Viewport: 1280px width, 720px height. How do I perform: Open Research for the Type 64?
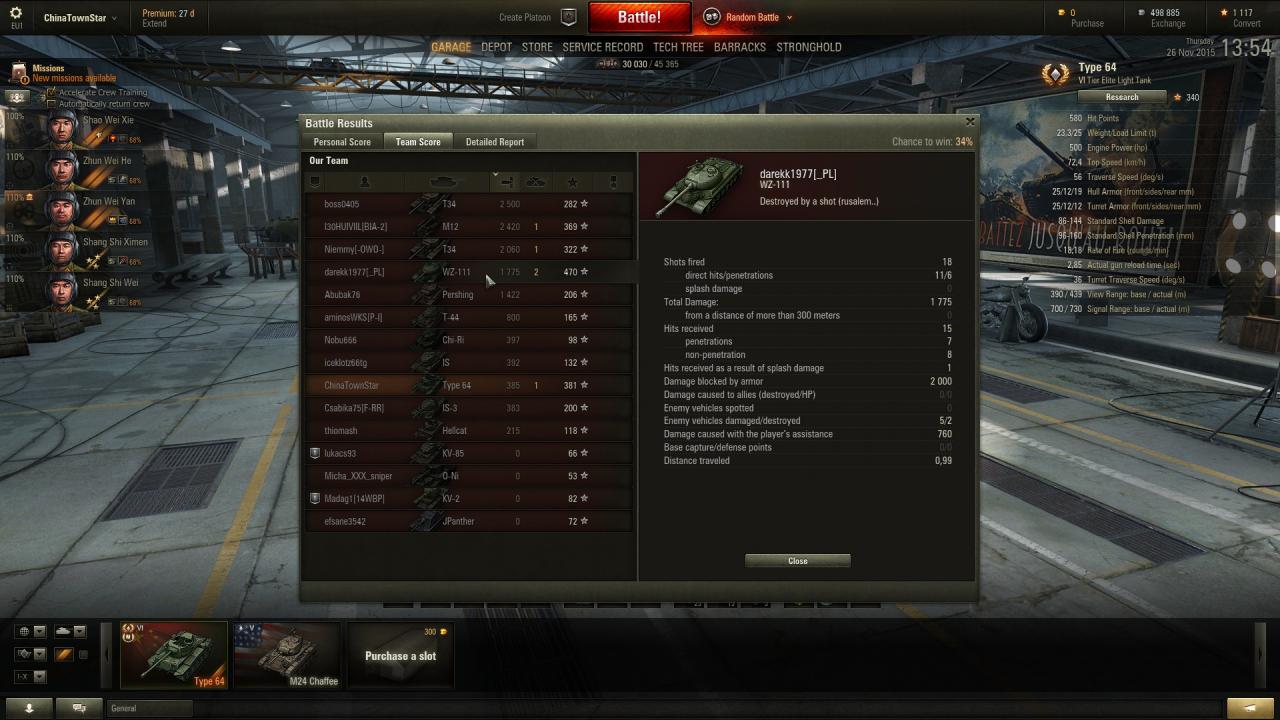tap(1121, 97)
